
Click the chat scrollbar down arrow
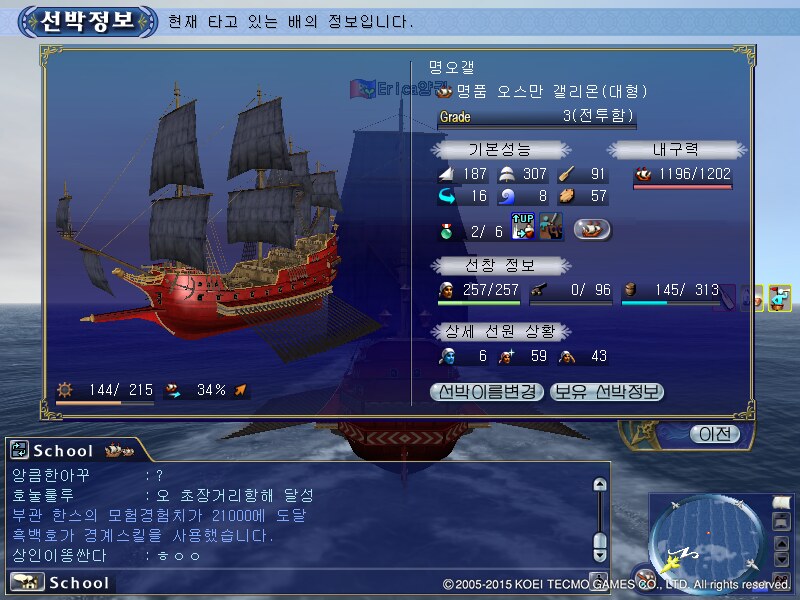point(600,553)
